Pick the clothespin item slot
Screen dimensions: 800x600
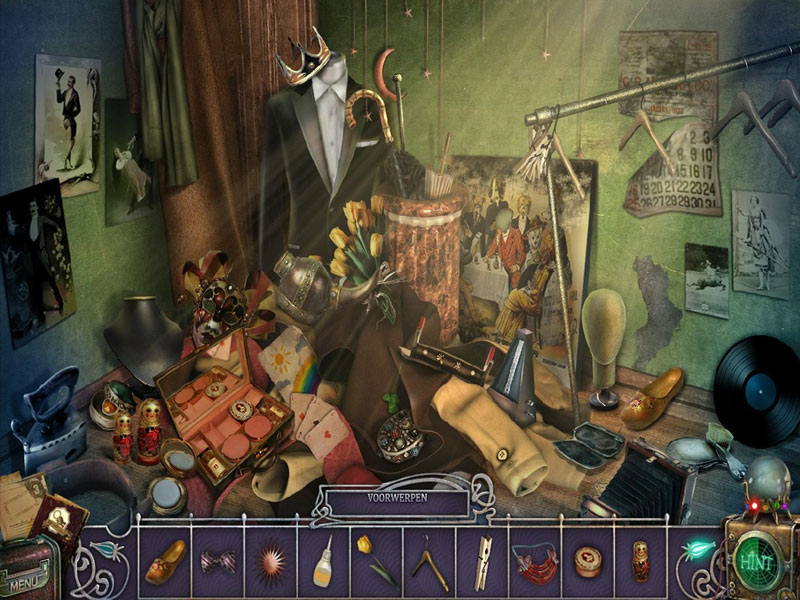point(483,561)
